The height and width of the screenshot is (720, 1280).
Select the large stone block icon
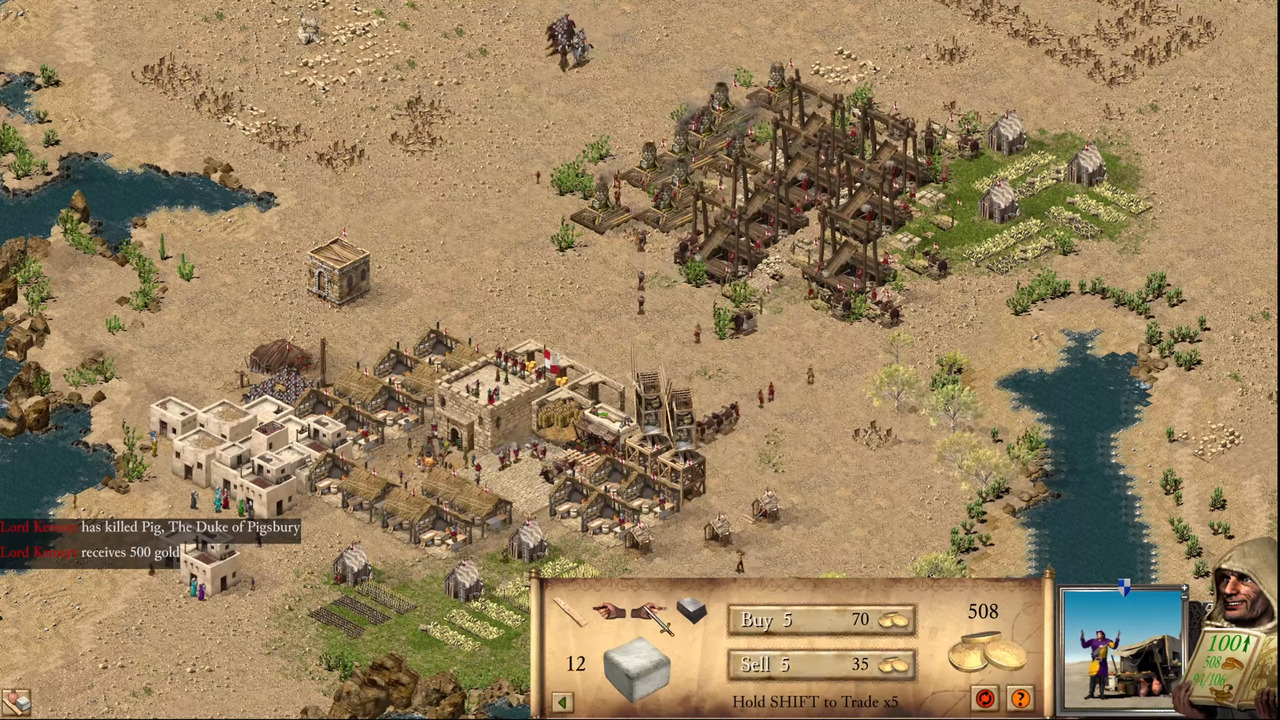(x=636, y=667)
